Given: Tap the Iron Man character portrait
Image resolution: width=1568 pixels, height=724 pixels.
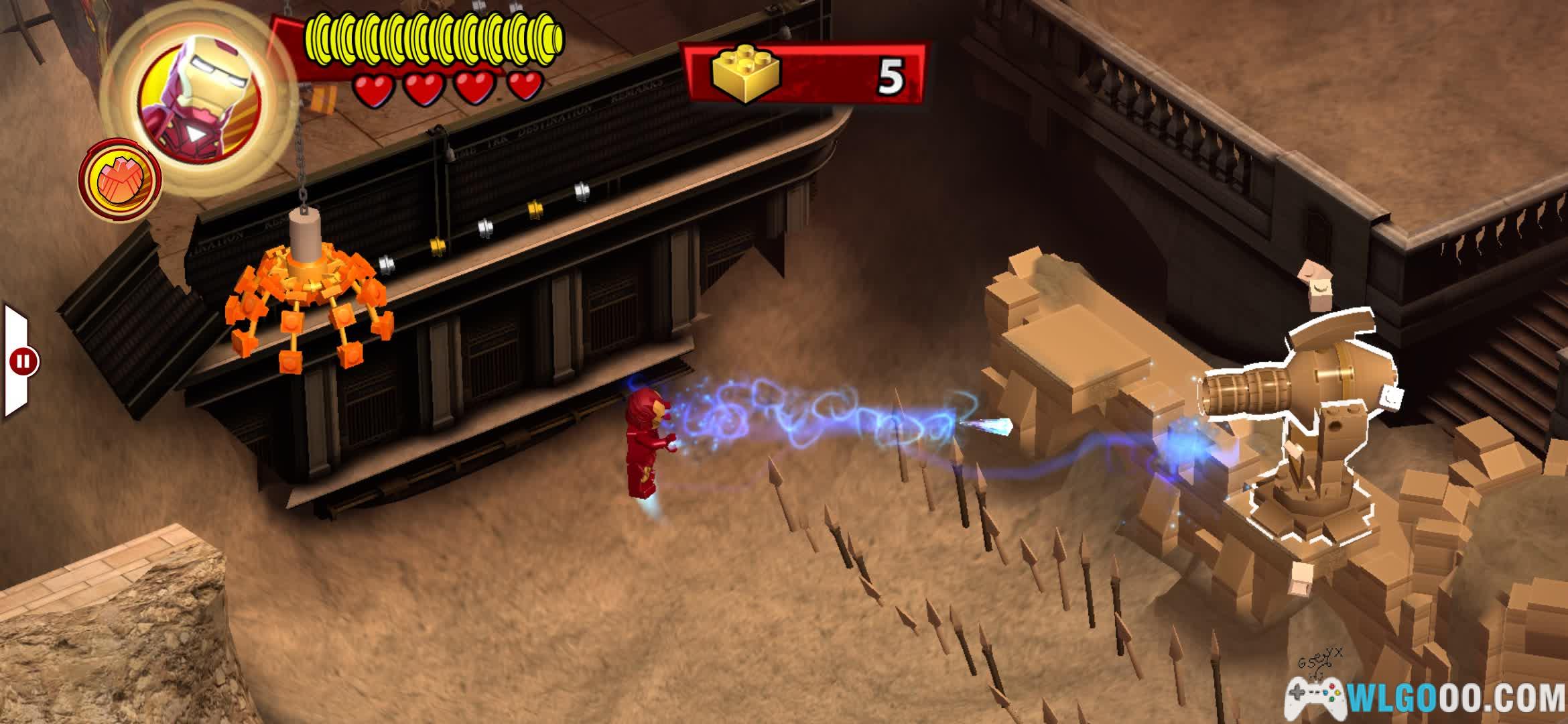Looking at the screenshot, I should 199,98.
